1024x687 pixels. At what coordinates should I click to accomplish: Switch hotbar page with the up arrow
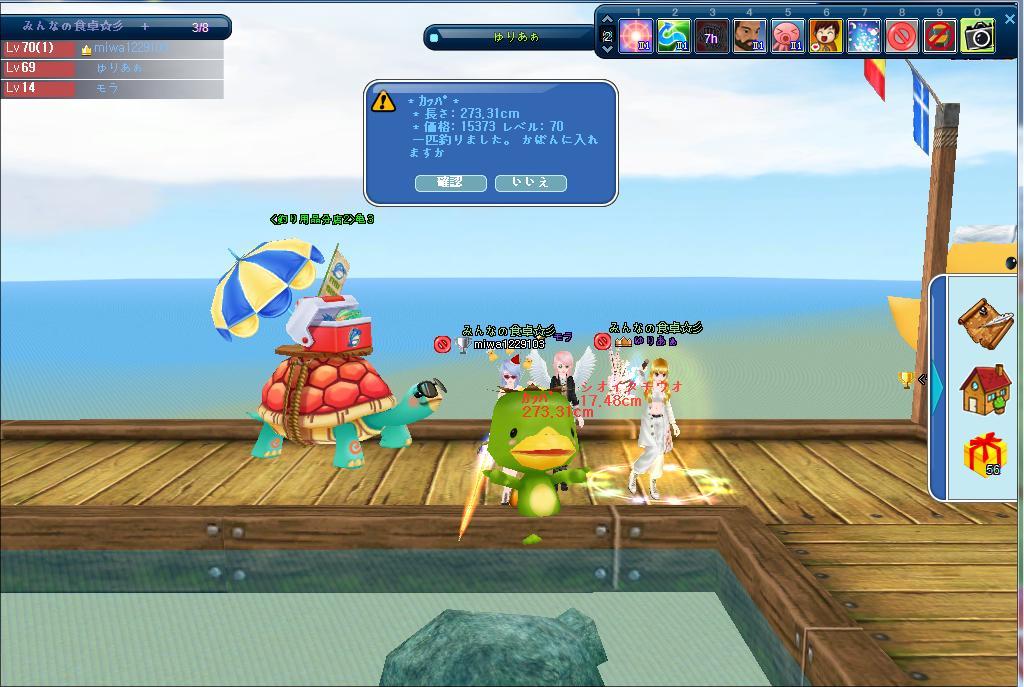(x=607, y=20)
